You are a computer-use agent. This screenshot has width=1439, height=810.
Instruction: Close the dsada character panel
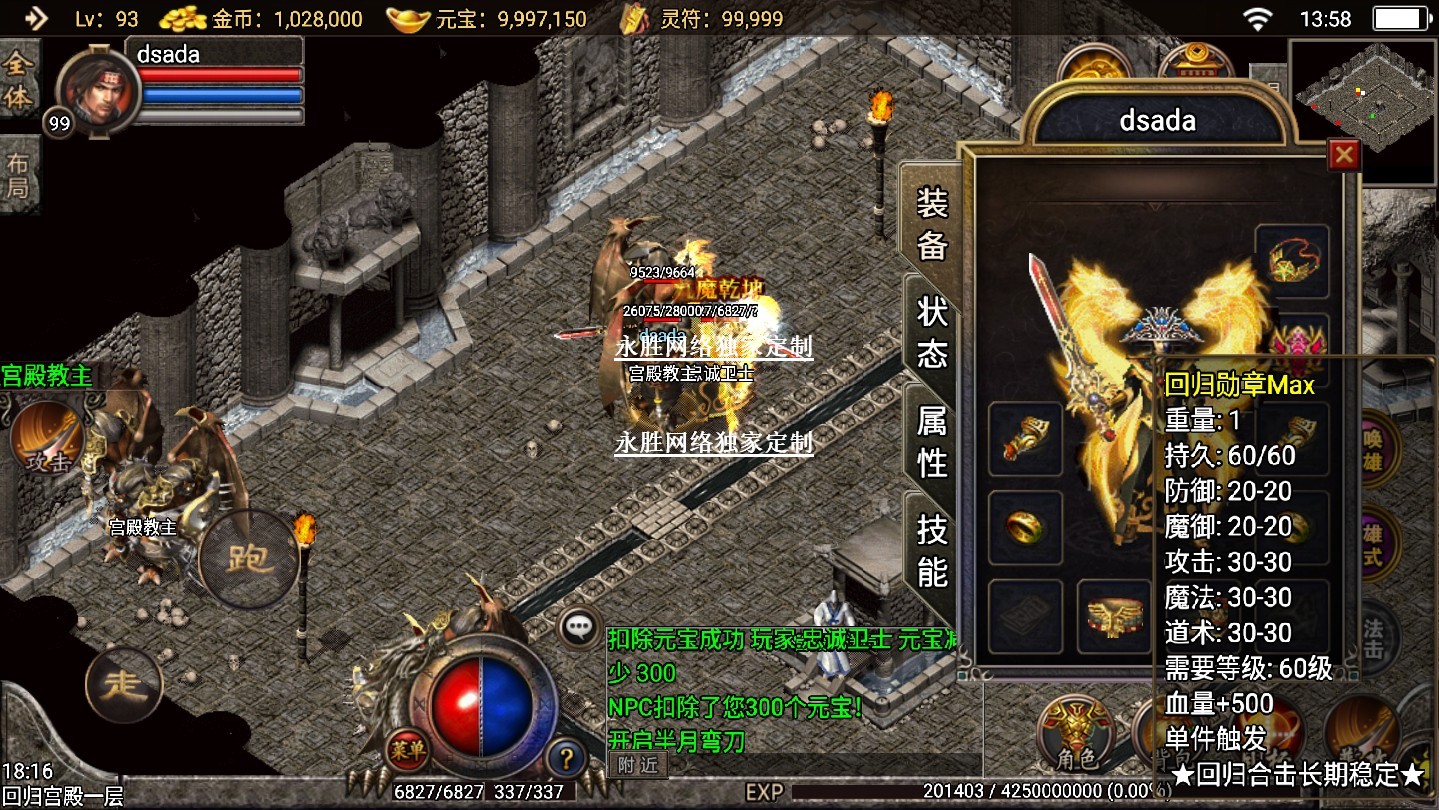pos(1344,155)
